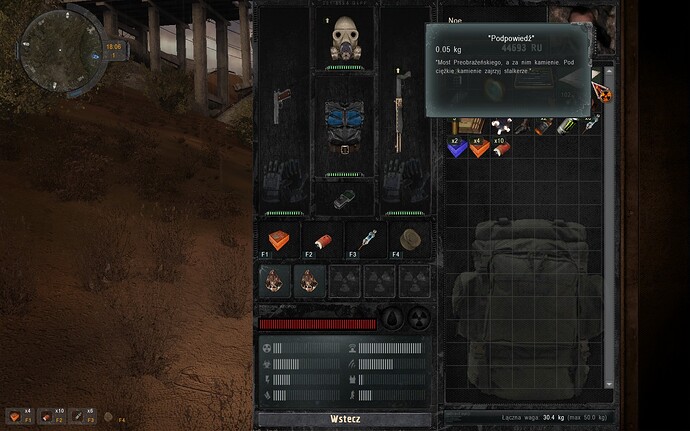Click the Wstecz back button
The height and width of the screenshot is (431, 690).
click(x=342, y=417)
